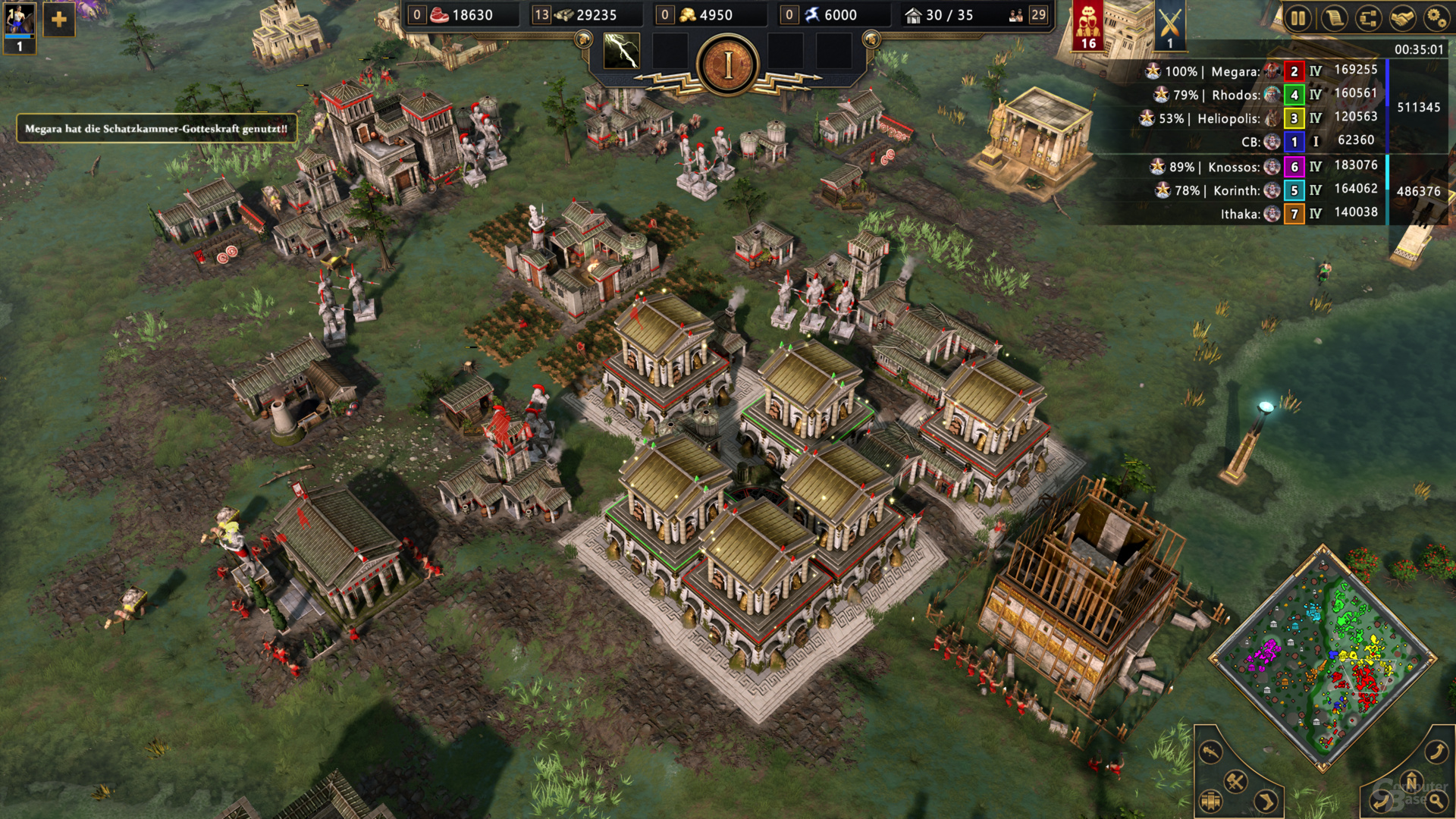Screen dimensions: 1456x819
Task: Click the magnifying glass zoom button
Action: (1436, 800)
